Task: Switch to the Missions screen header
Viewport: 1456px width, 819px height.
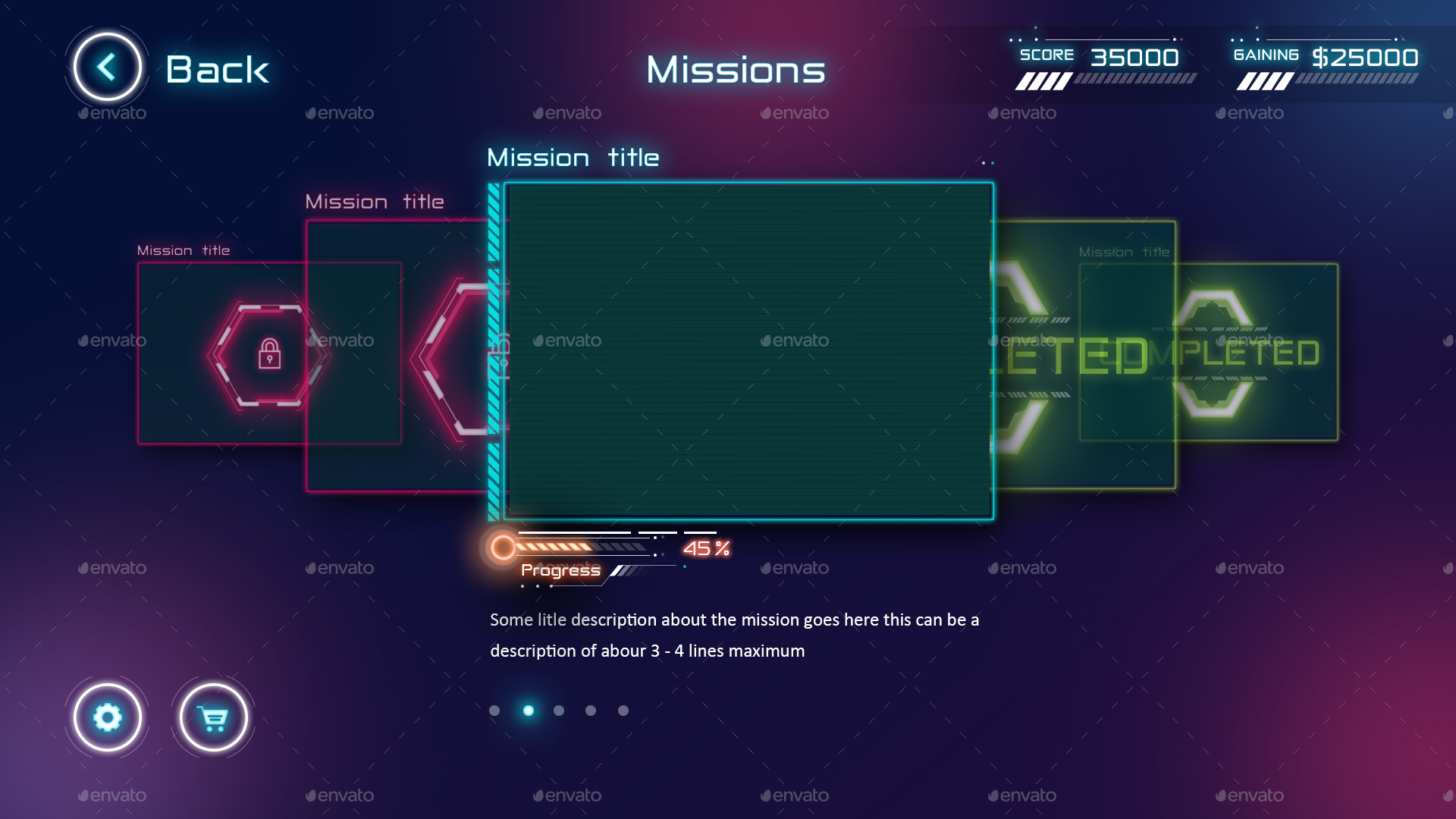Action: tap(735, 70)
